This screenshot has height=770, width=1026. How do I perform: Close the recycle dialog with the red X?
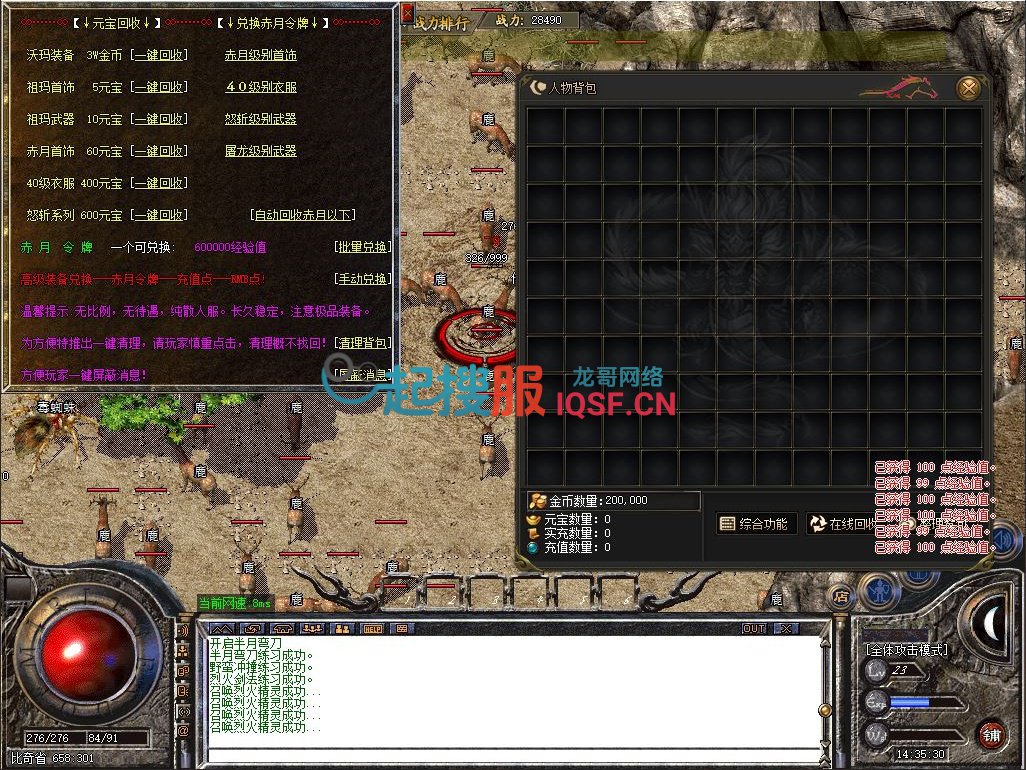(407, 14)
